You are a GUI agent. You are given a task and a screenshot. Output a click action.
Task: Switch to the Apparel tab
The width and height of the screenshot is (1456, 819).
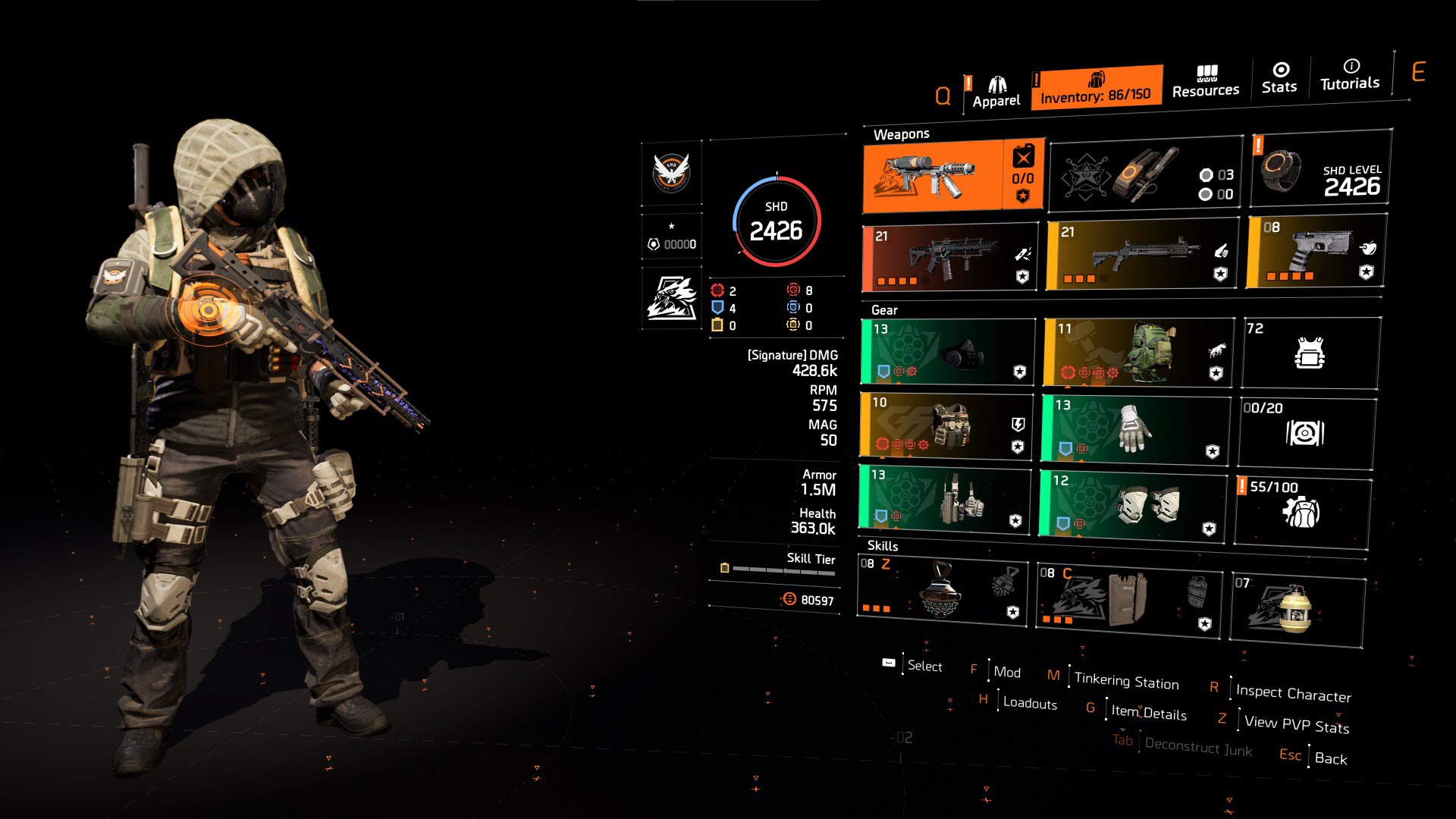pos(996,93)
